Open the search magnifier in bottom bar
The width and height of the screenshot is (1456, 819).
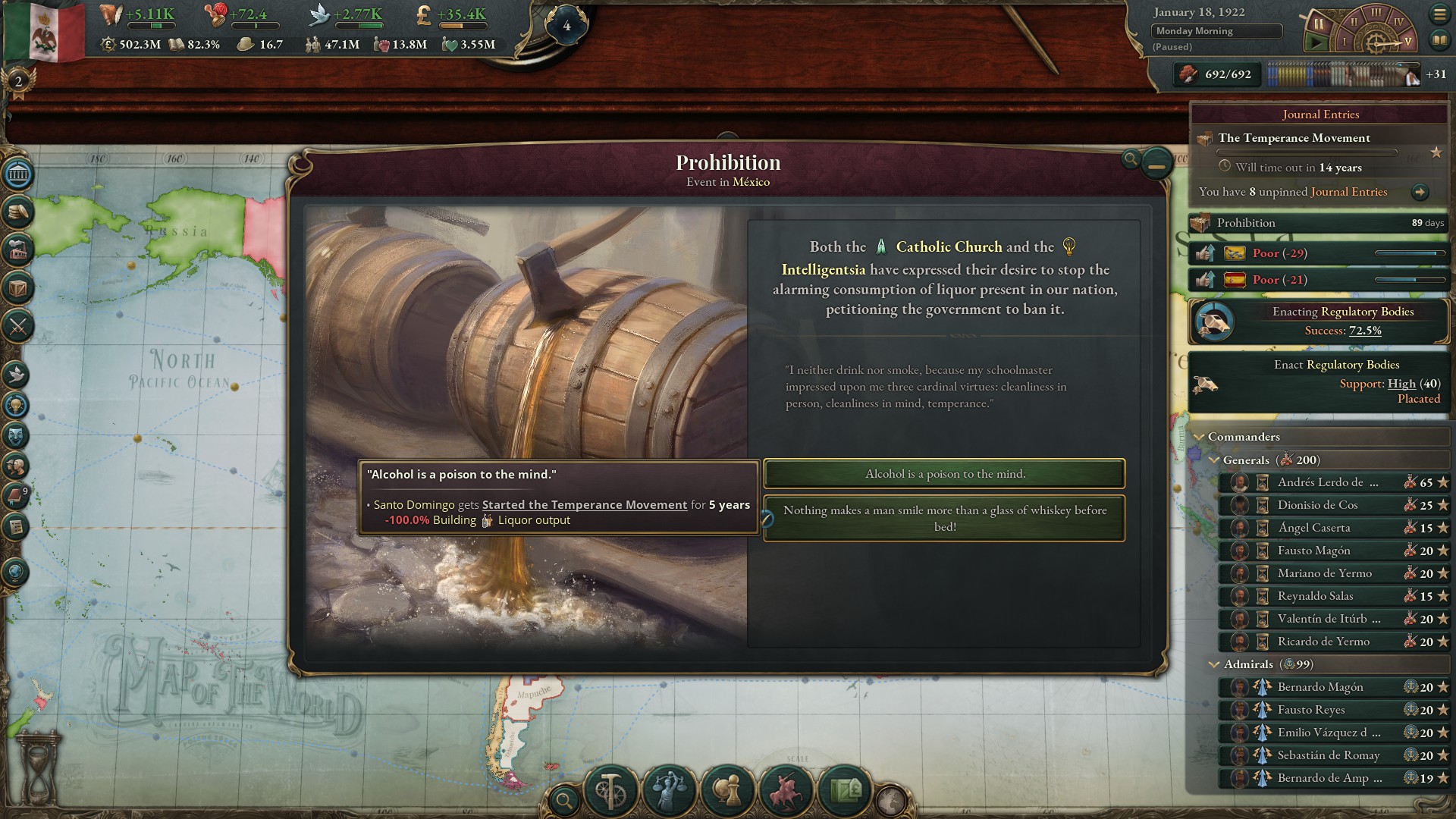(x=564, y=799)
